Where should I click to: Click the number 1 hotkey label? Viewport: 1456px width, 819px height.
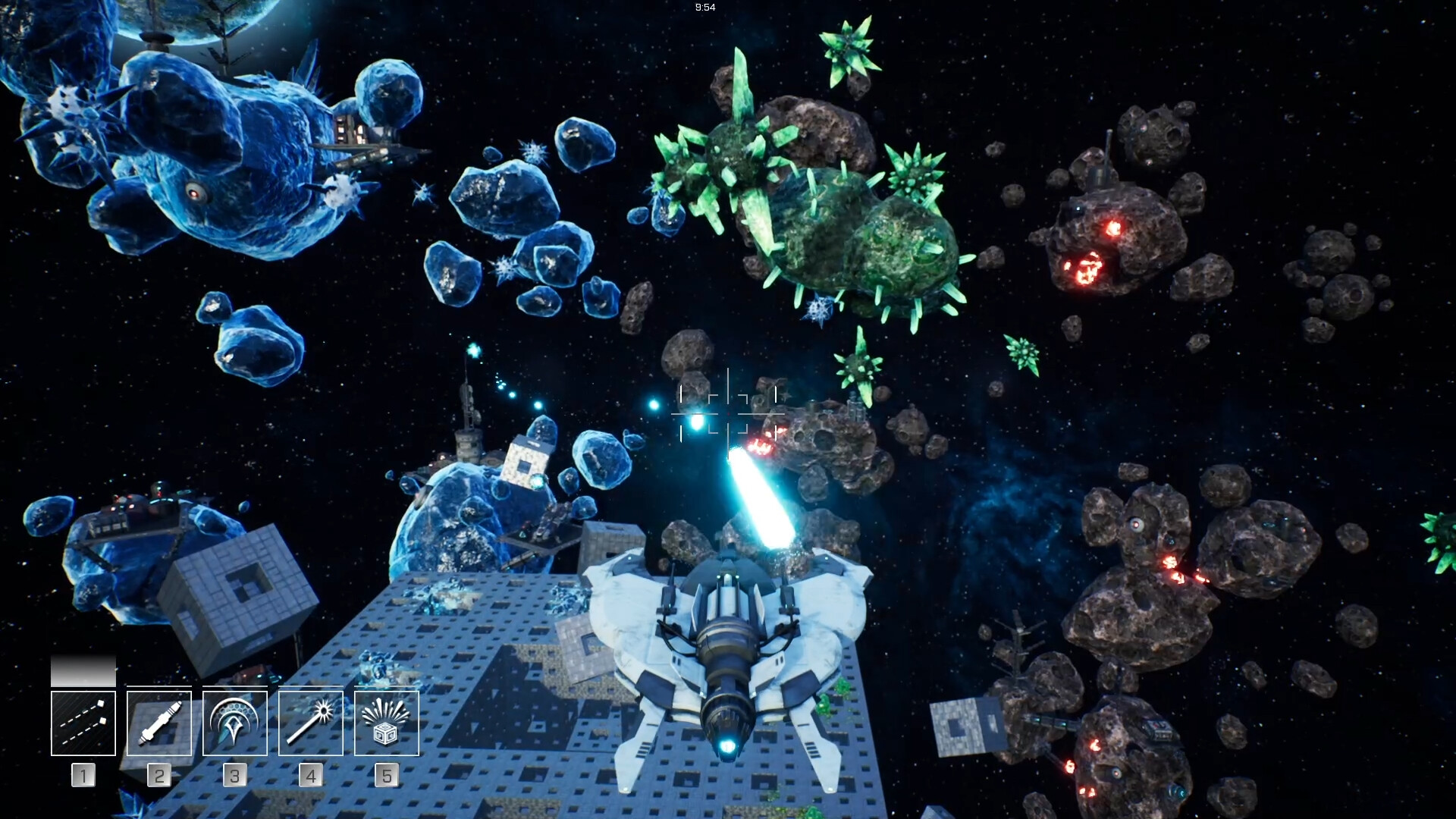82,775
